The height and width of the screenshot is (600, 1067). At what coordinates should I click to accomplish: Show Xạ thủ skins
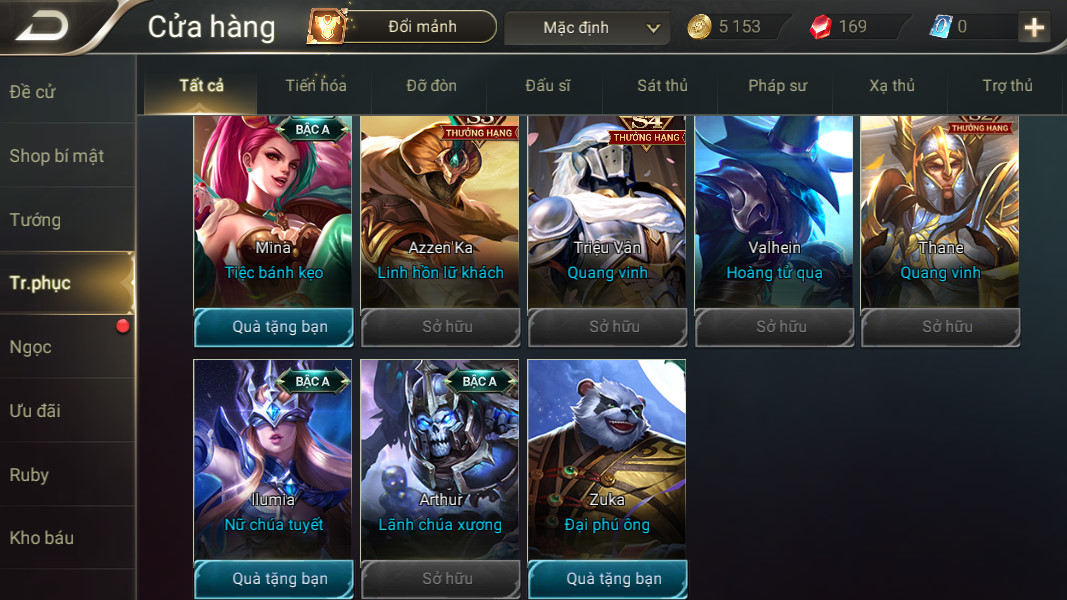point(892,86)
